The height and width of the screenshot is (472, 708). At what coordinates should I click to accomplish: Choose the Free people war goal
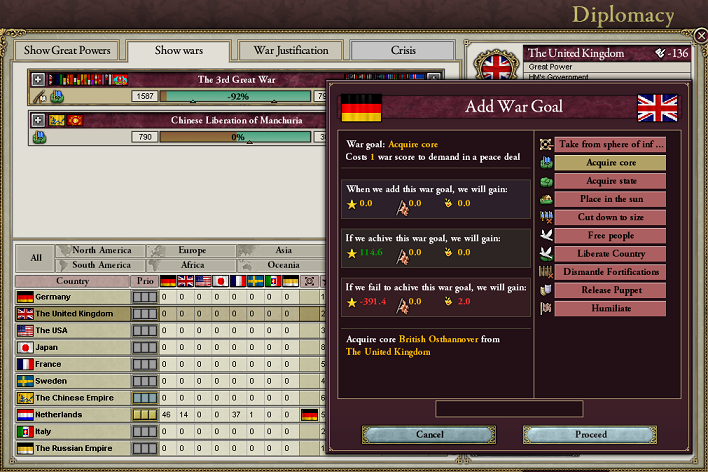[x=610, y=235]
